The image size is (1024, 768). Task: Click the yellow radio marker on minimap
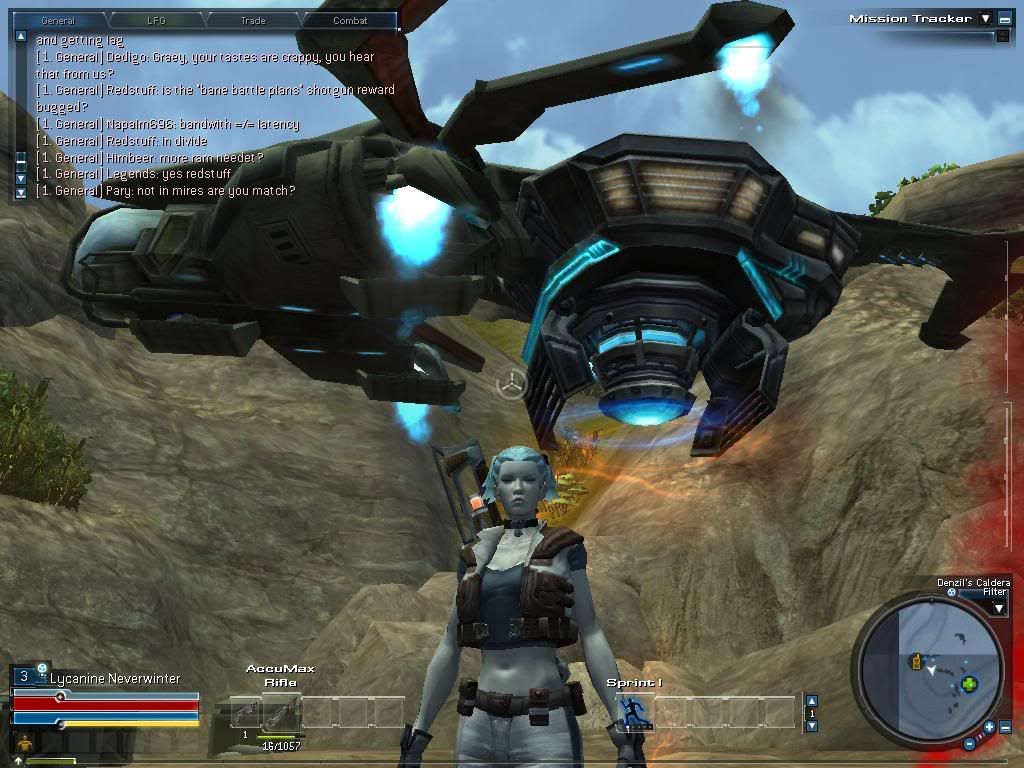tap(915, 662)
